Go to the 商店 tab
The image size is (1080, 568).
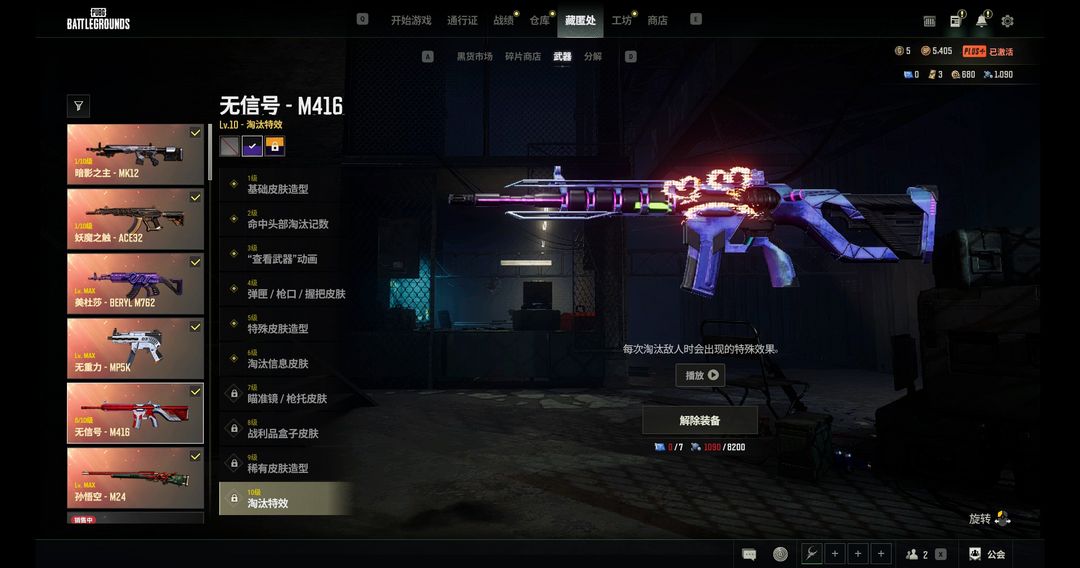[x=657, y=20]
